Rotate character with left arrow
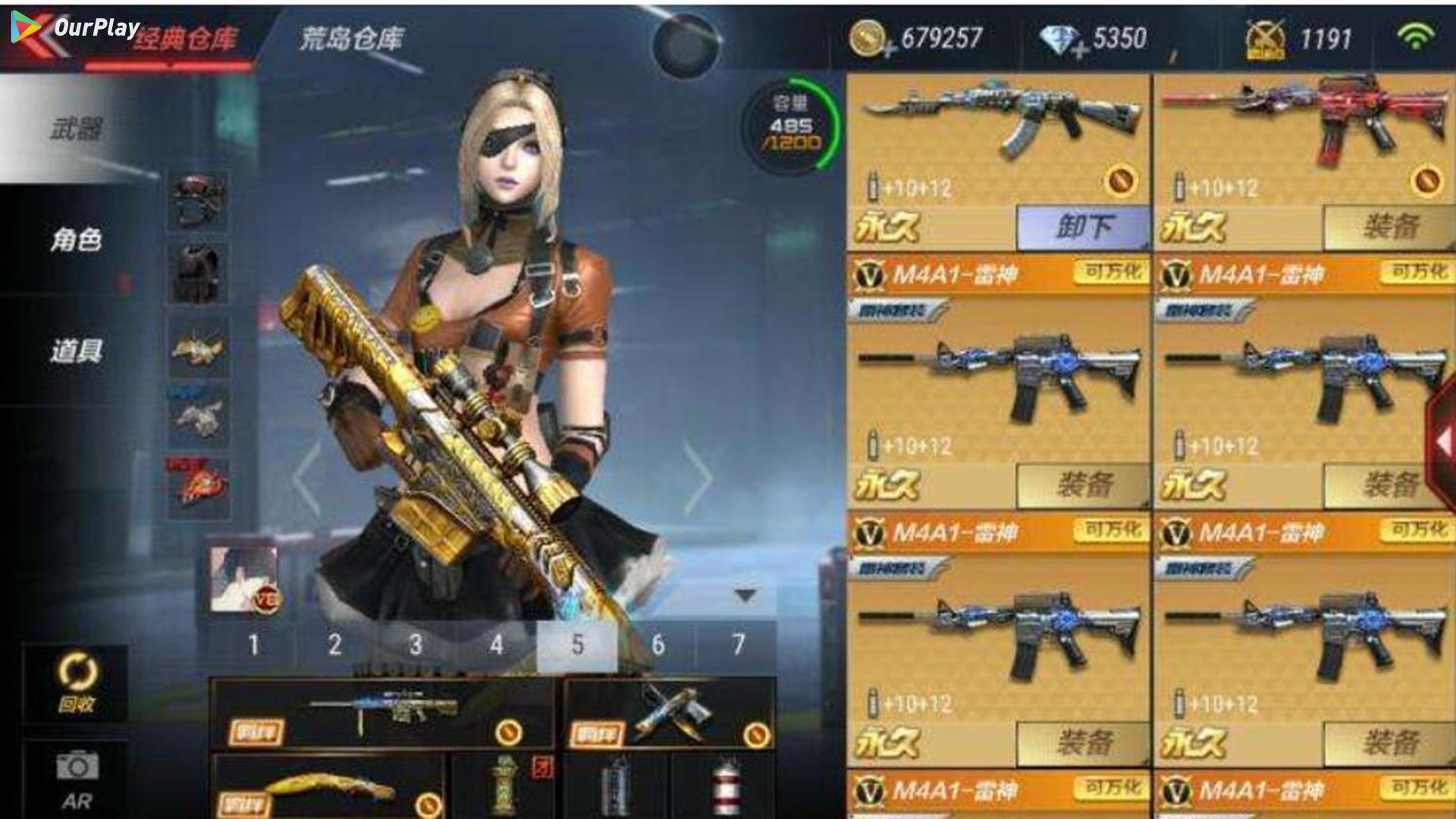This screenshot has width=1456, height=819. pos(307,478)
